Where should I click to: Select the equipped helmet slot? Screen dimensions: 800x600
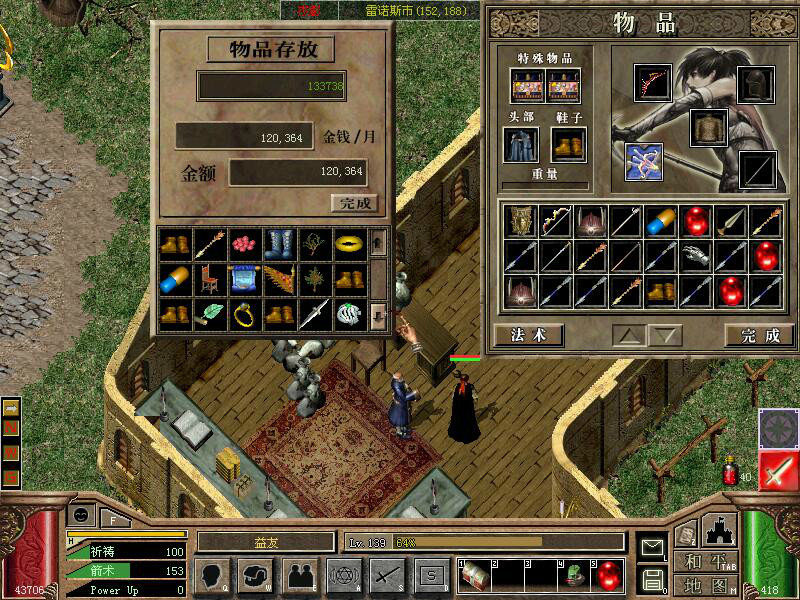pyautogui.click(x=756, y=84)
